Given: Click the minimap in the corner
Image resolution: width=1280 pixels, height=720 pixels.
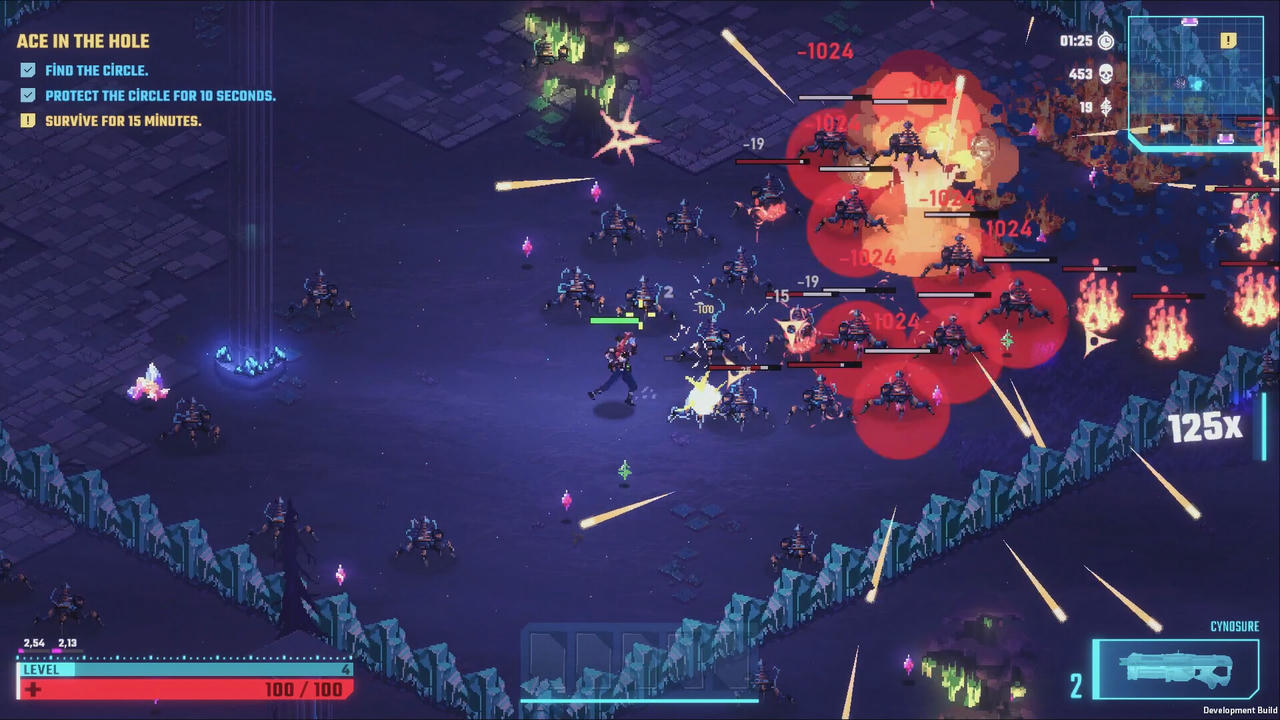Looking at the screenshot, I should click(1196, 82).
